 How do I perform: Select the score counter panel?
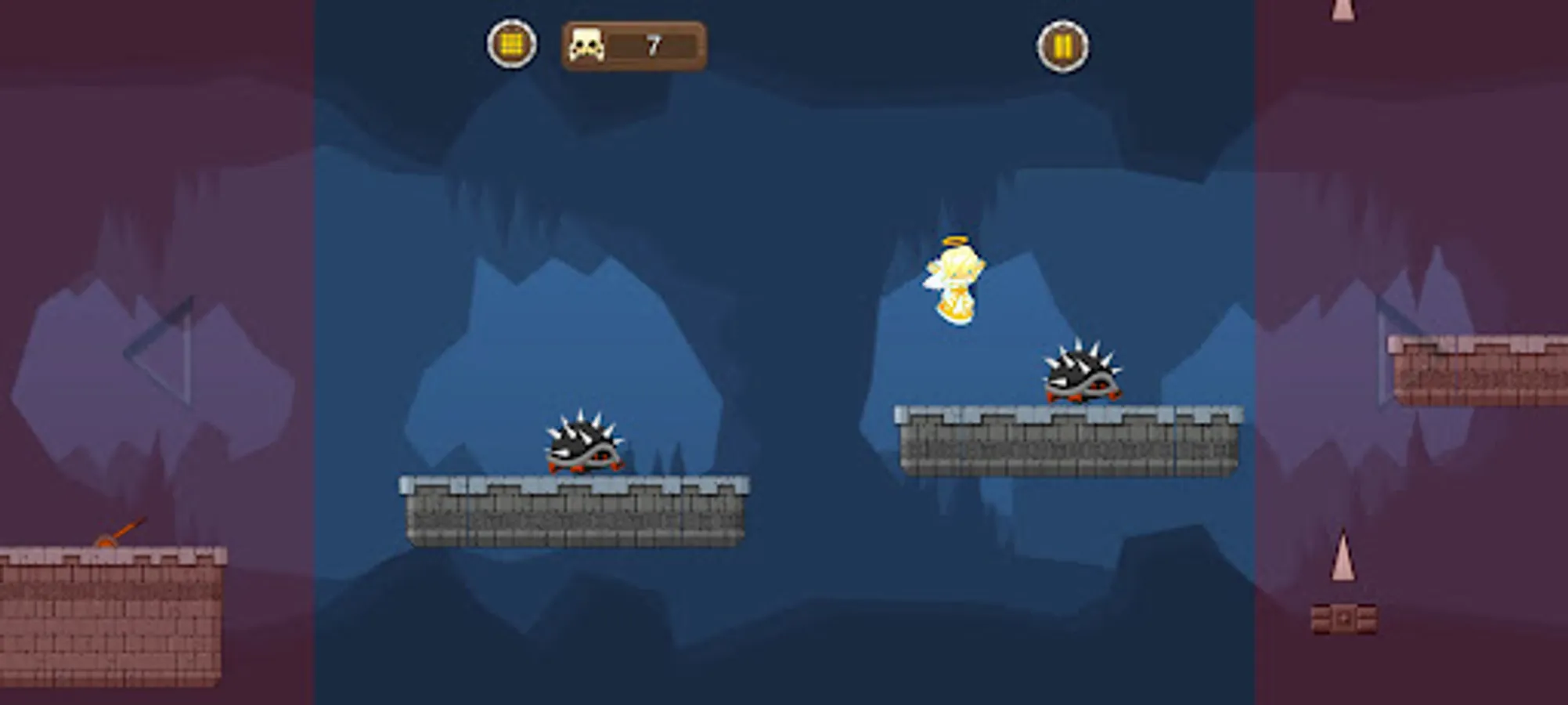coord(634,45)
